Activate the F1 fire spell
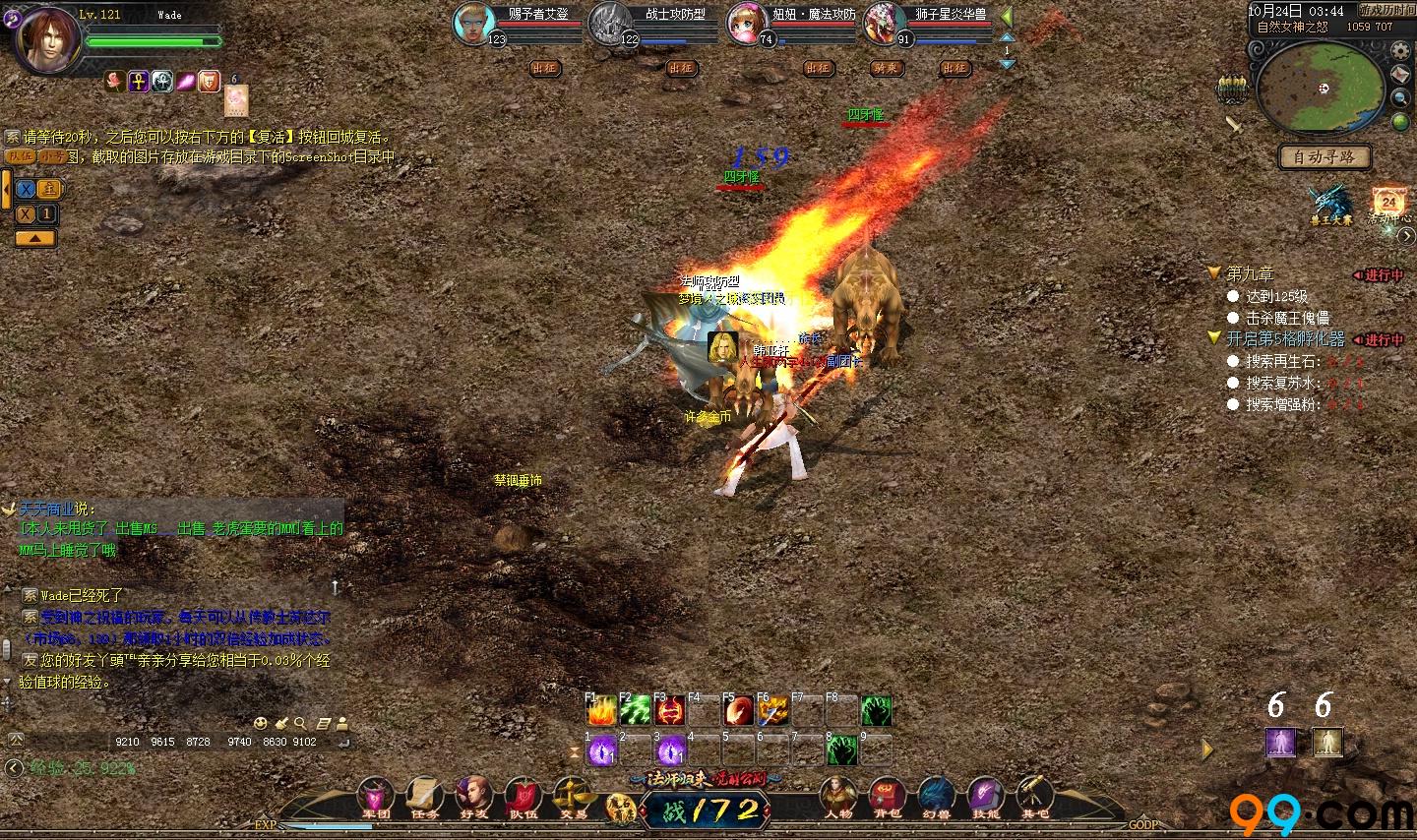 pyautogui.click(x=601, y=710)
